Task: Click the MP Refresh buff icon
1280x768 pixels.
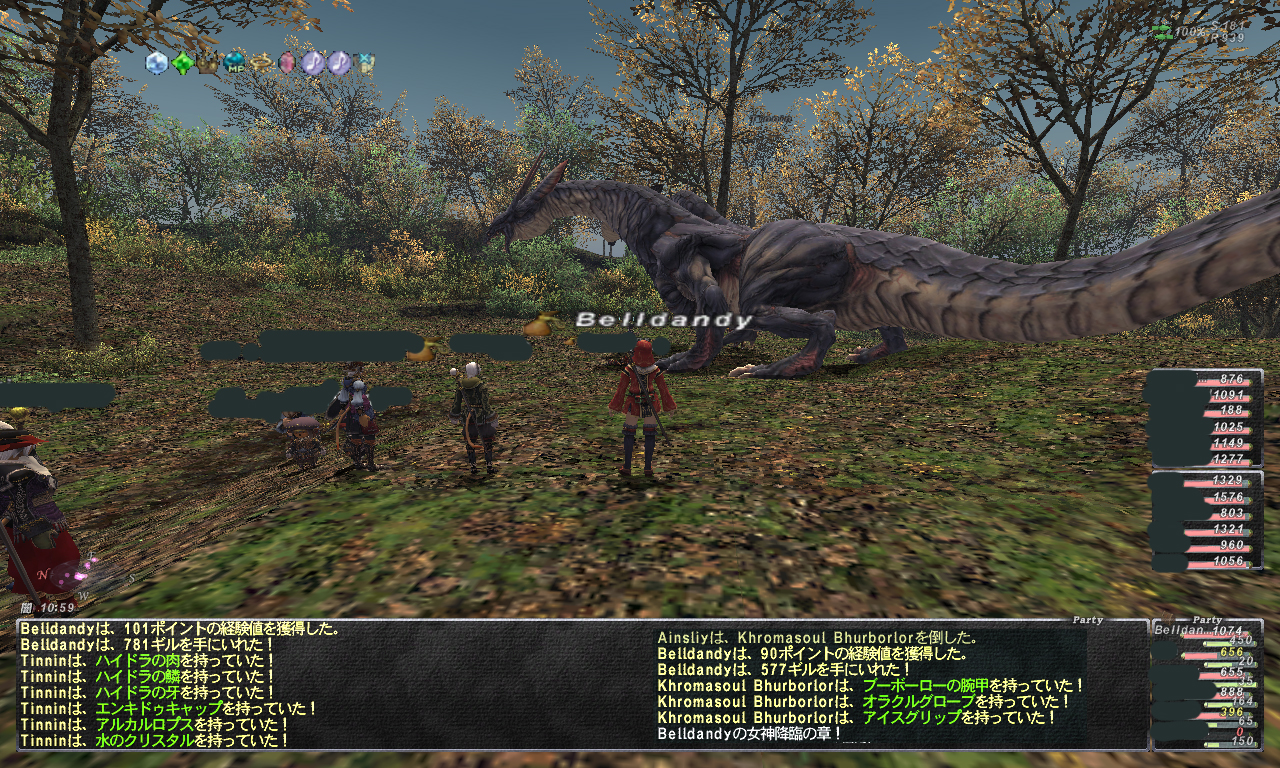Action: tap(235, 64)
